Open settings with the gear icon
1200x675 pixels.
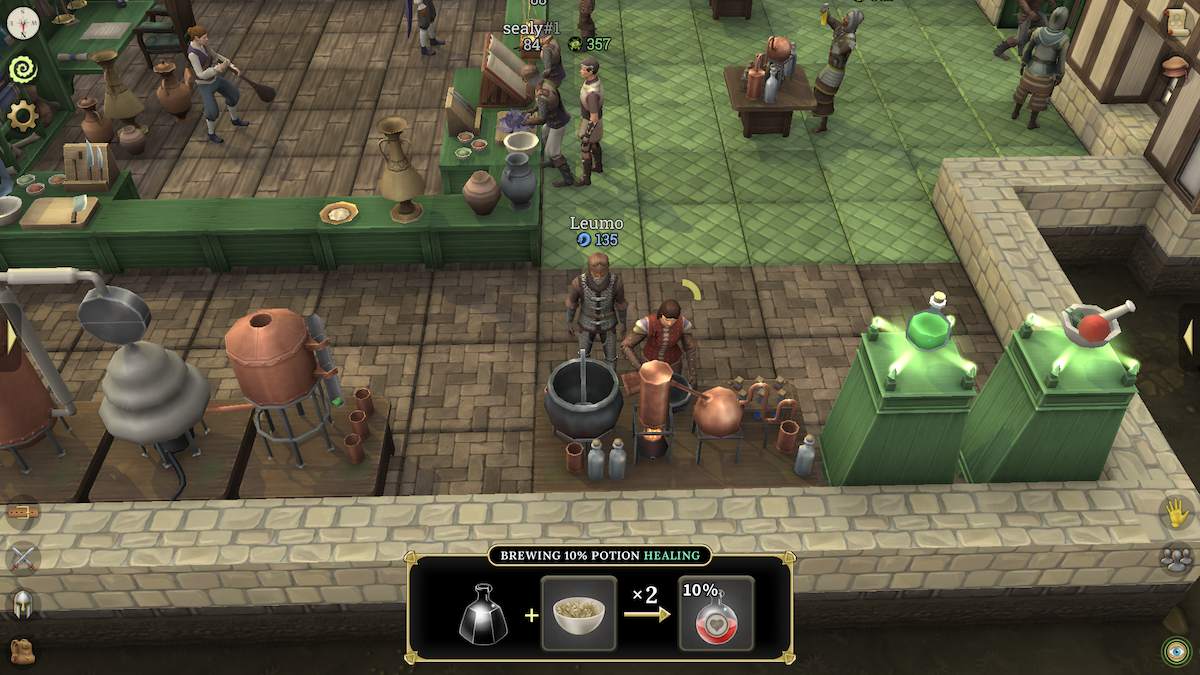click(x=21, y=115)
